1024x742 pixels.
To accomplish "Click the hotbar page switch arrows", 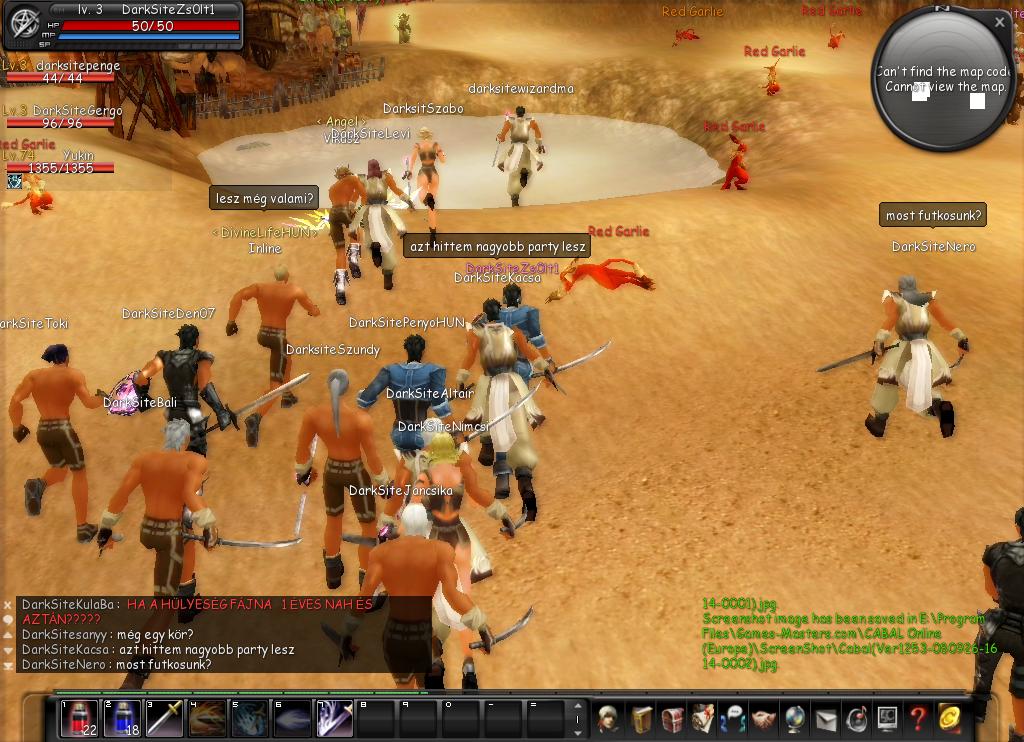I will click(577, 718).
